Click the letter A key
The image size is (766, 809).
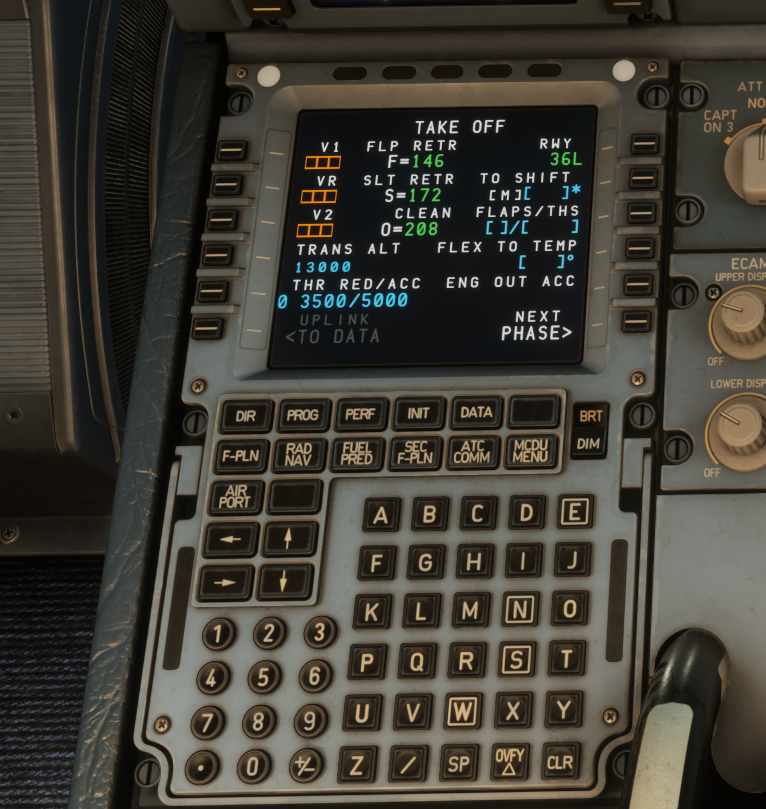click(x=380, y=516)
